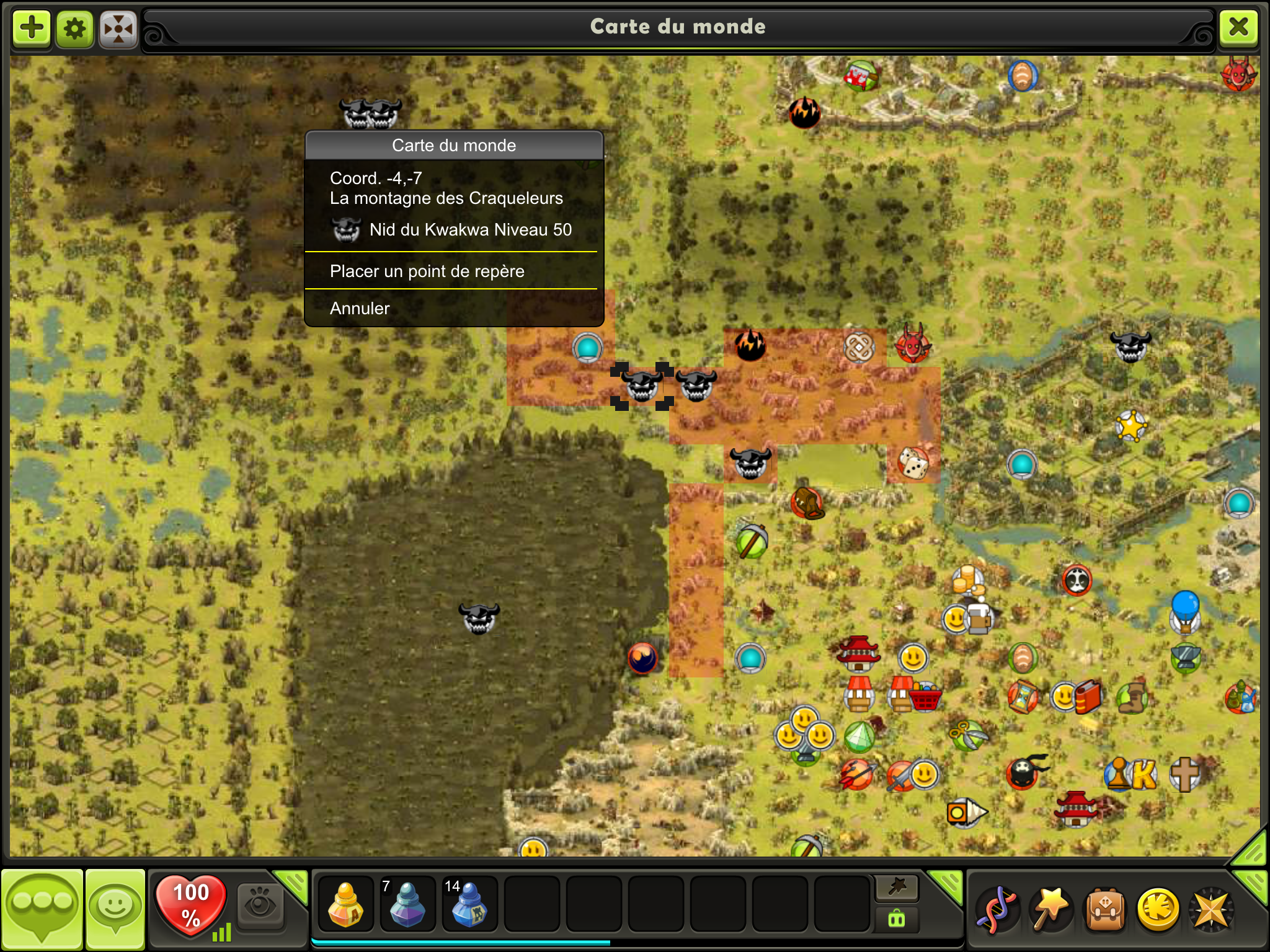The width and height of the screenshot is (1270, 952).
Task: Use the teal potion with count 7
Action: pos(407,904)
